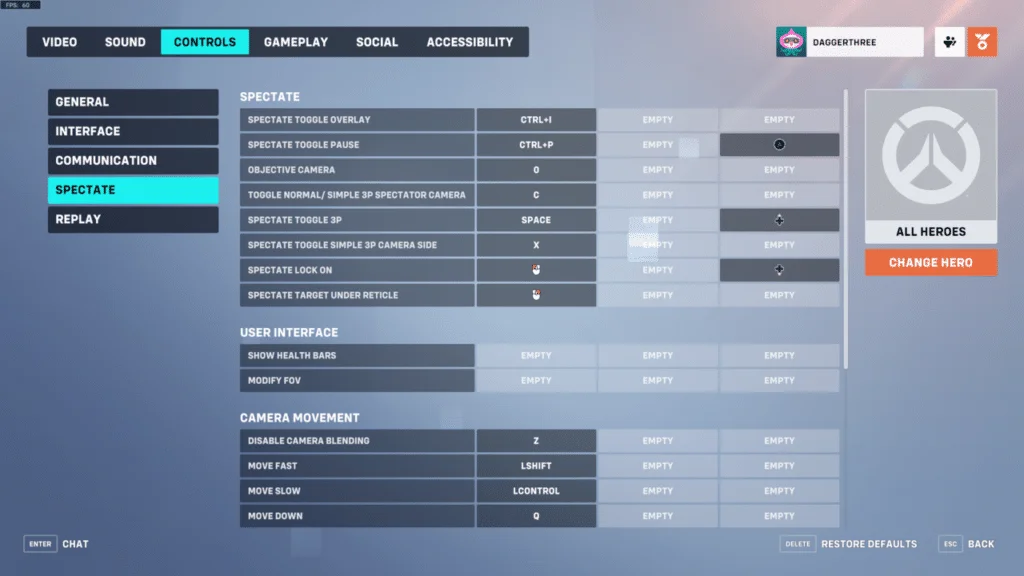Open the Accessibility tab
Screen dimensions: 1024x576
[470, 42]
